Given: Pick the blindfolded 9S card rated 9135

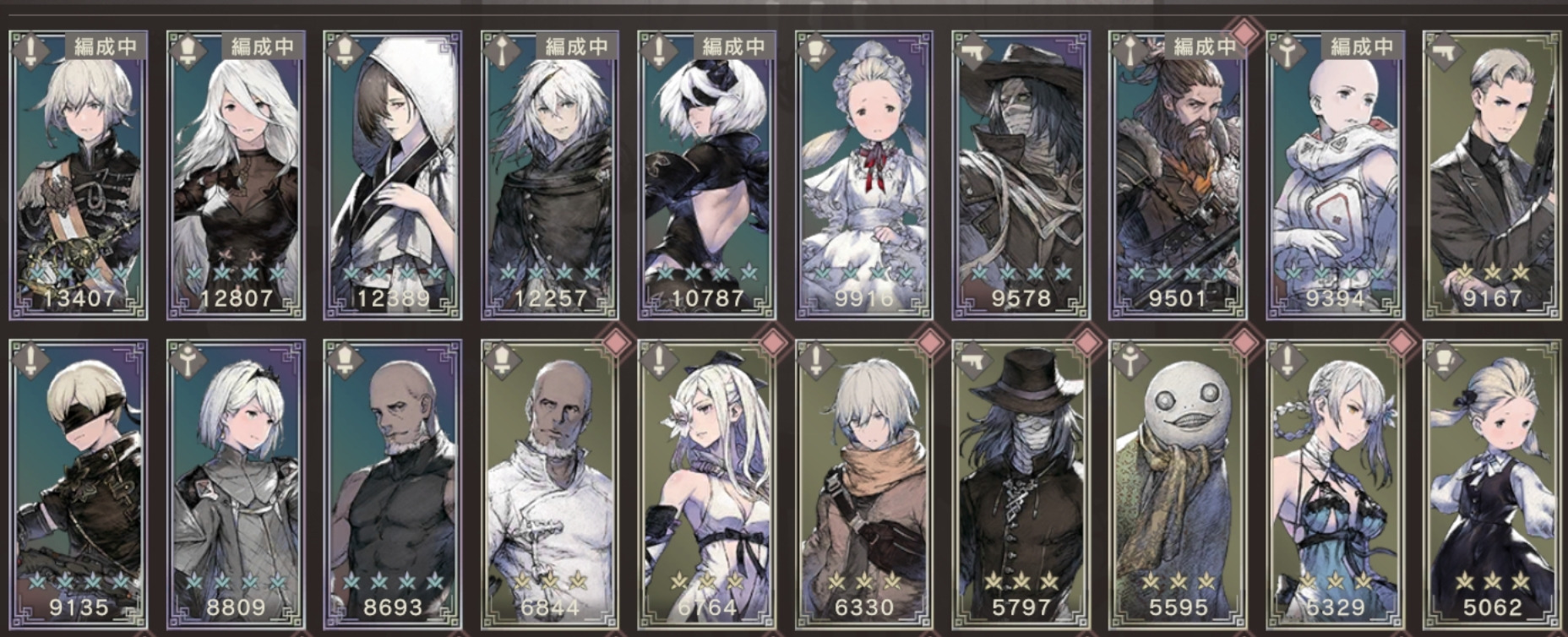Looking at the screenshot, I should (x=79, y=484).
